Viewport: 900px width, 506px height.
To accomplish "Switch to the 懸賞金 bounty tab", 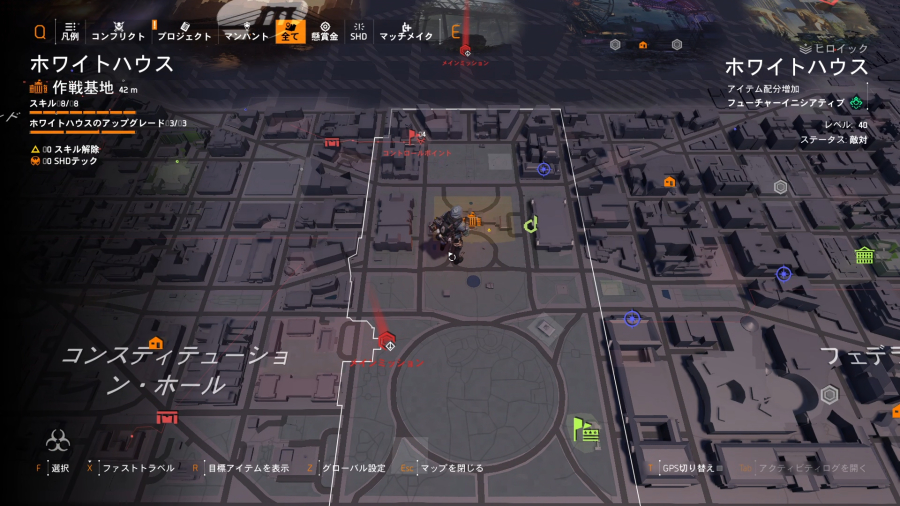I will point(324,30).
